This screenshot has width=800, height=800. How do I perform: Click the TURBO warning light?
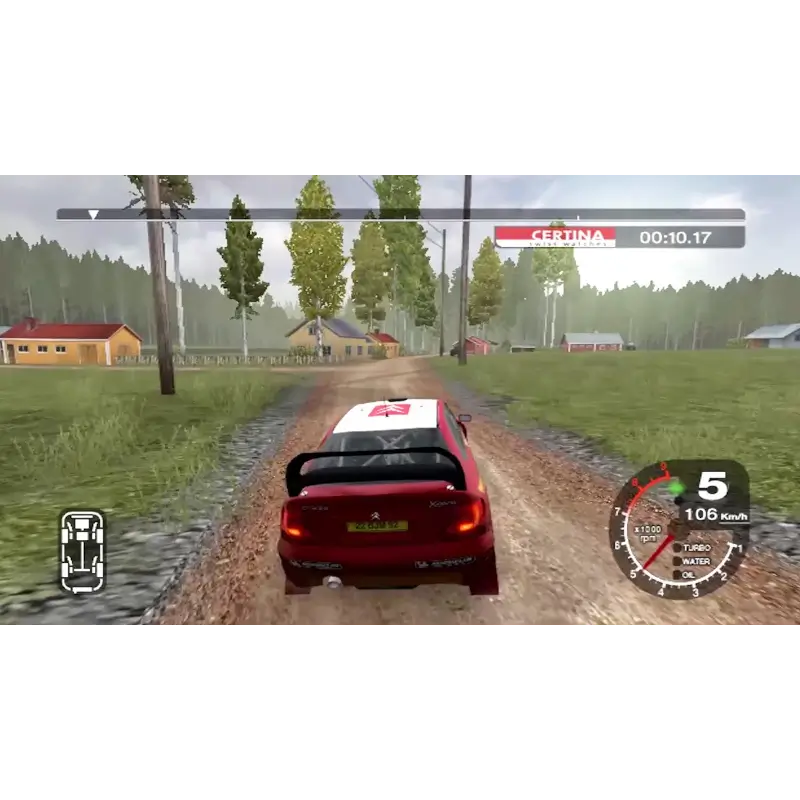(677, 548)
